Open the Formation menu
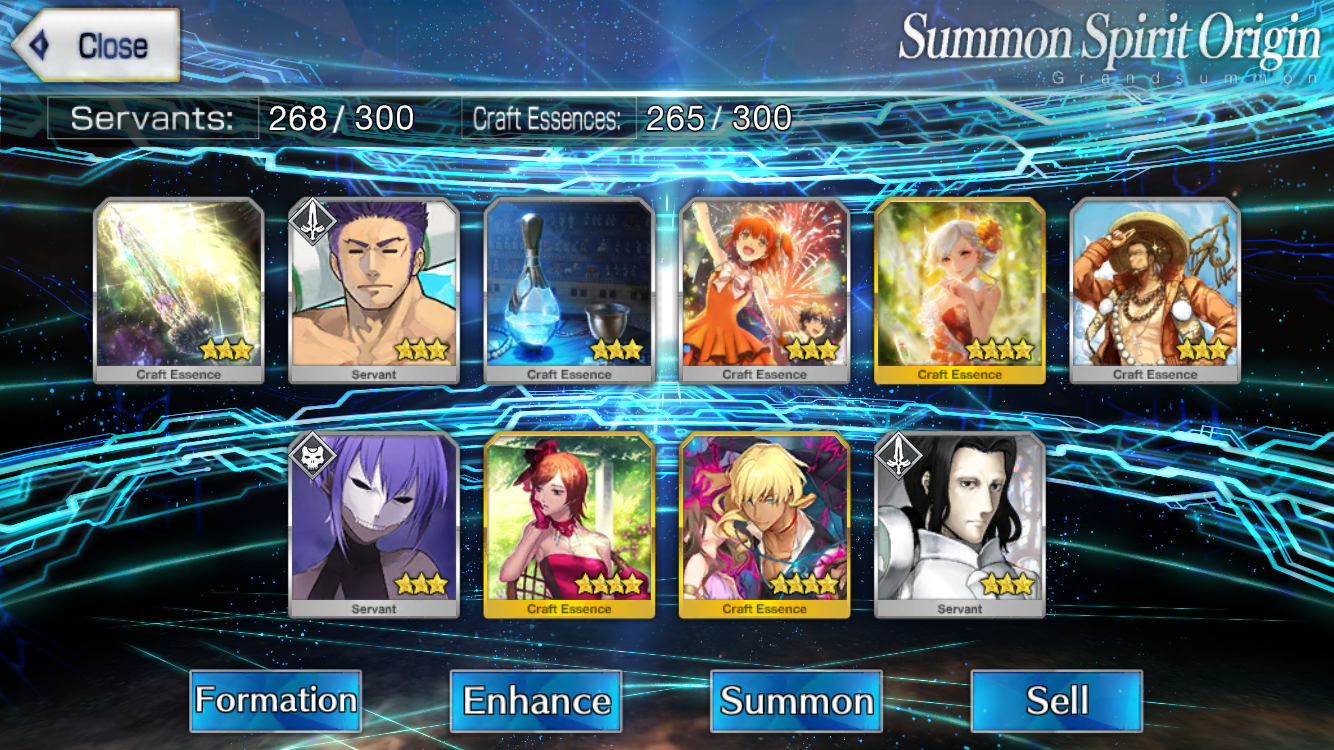Screen dimensions: 1334x750 [x=275, y=700]
